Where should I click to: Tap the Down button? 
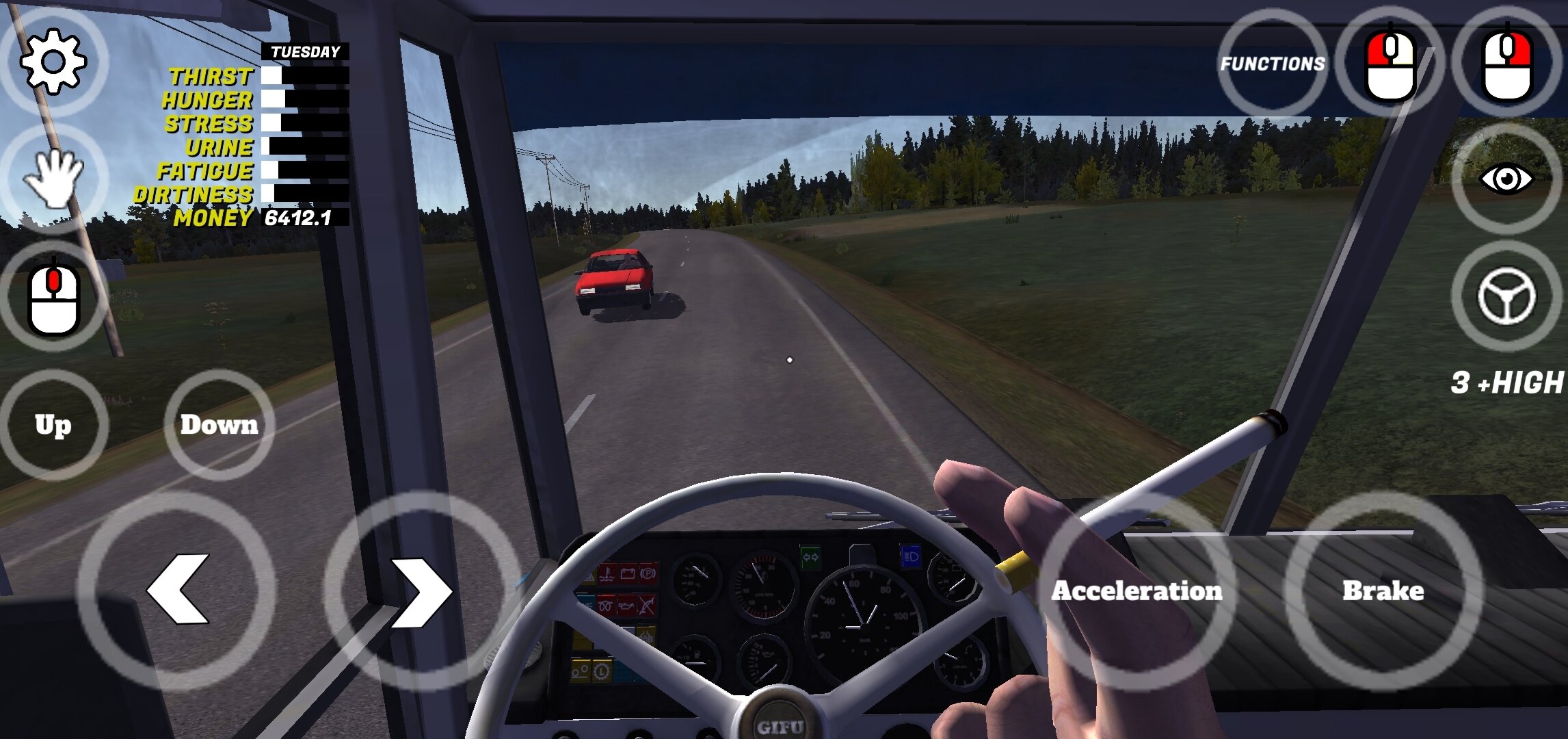219,424
